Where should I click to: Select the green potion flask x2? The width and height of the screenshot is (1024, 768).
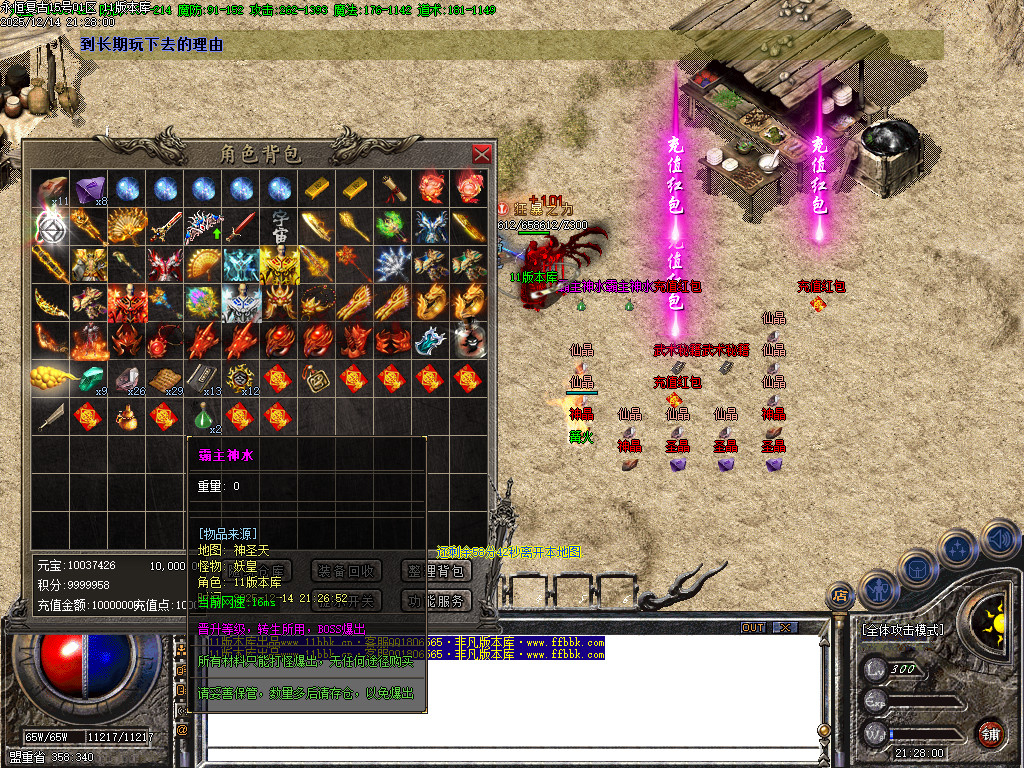[x=205, y=415]
